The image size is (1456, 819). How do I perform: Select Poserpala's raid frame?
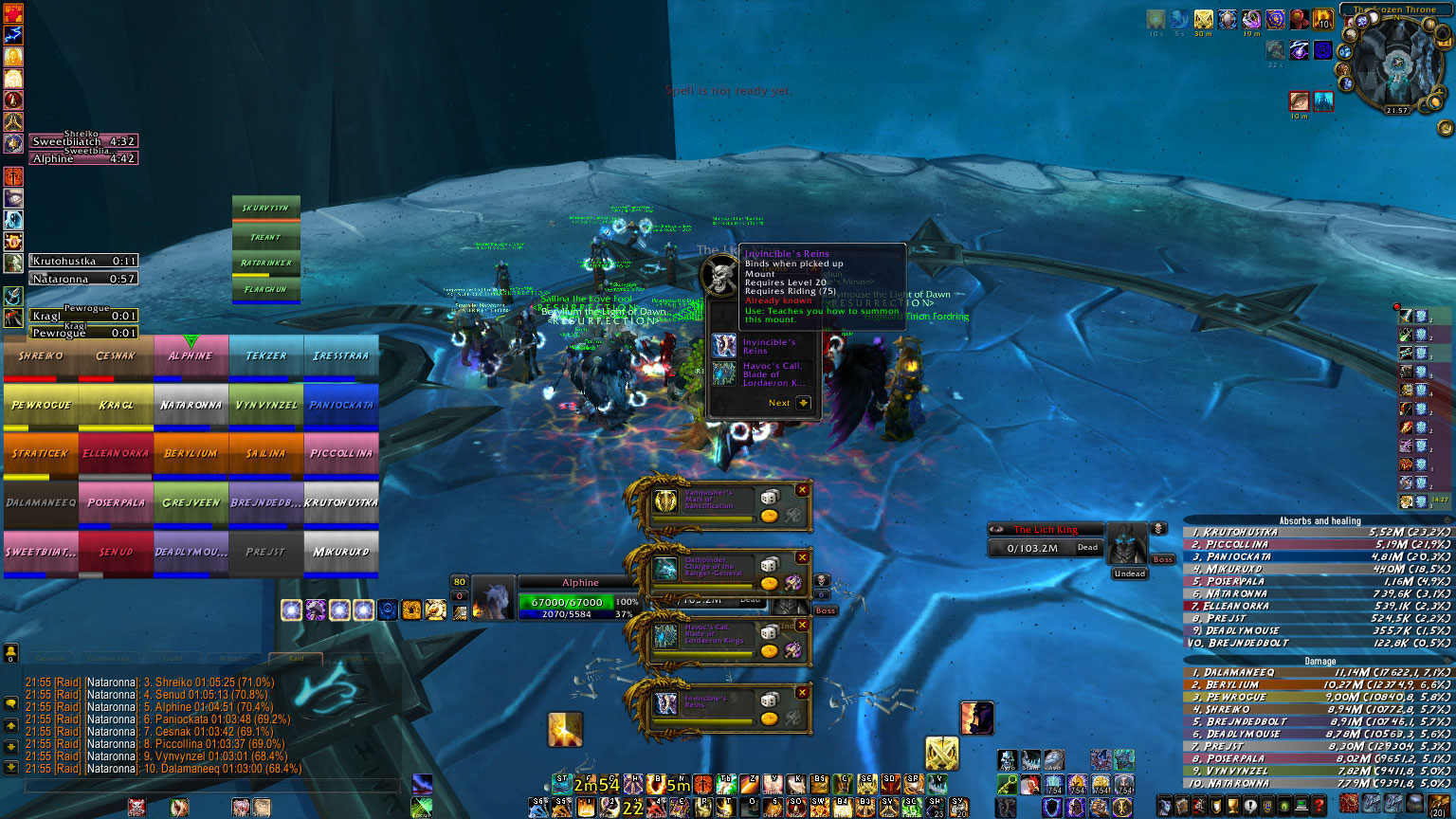[x=116, y=502]
